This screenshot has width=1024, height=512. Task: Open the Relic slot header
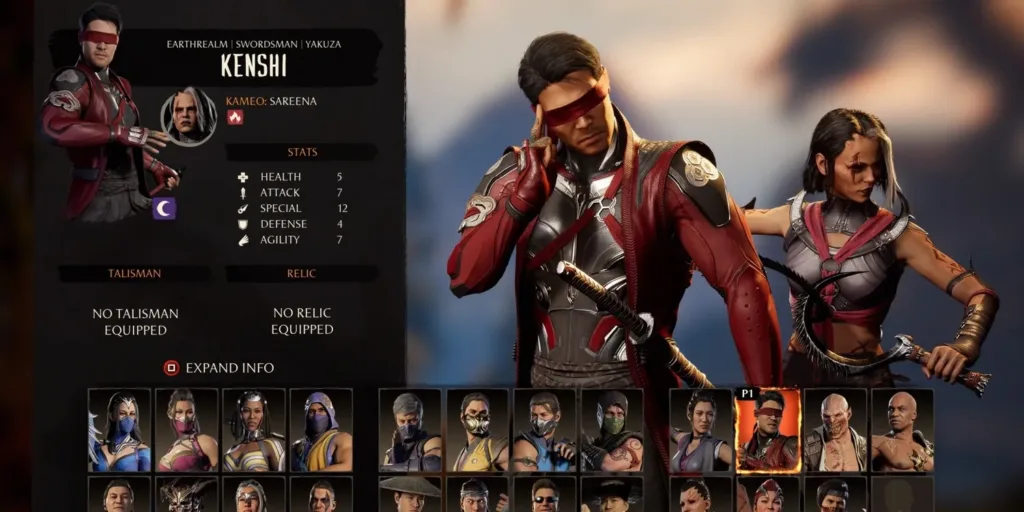tap(301, 273)
